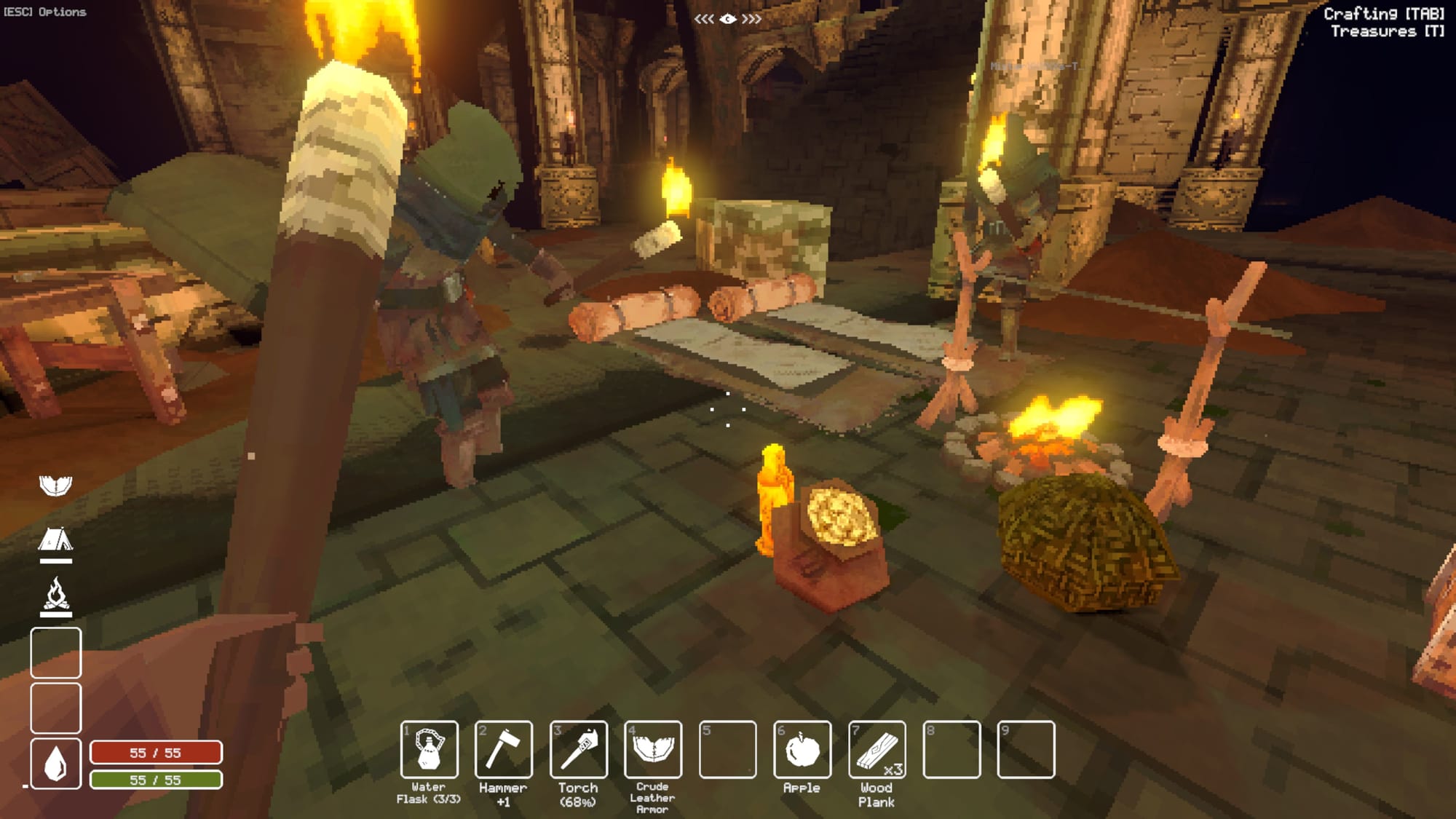Select the water droplet slot icon

pos(56,763)
